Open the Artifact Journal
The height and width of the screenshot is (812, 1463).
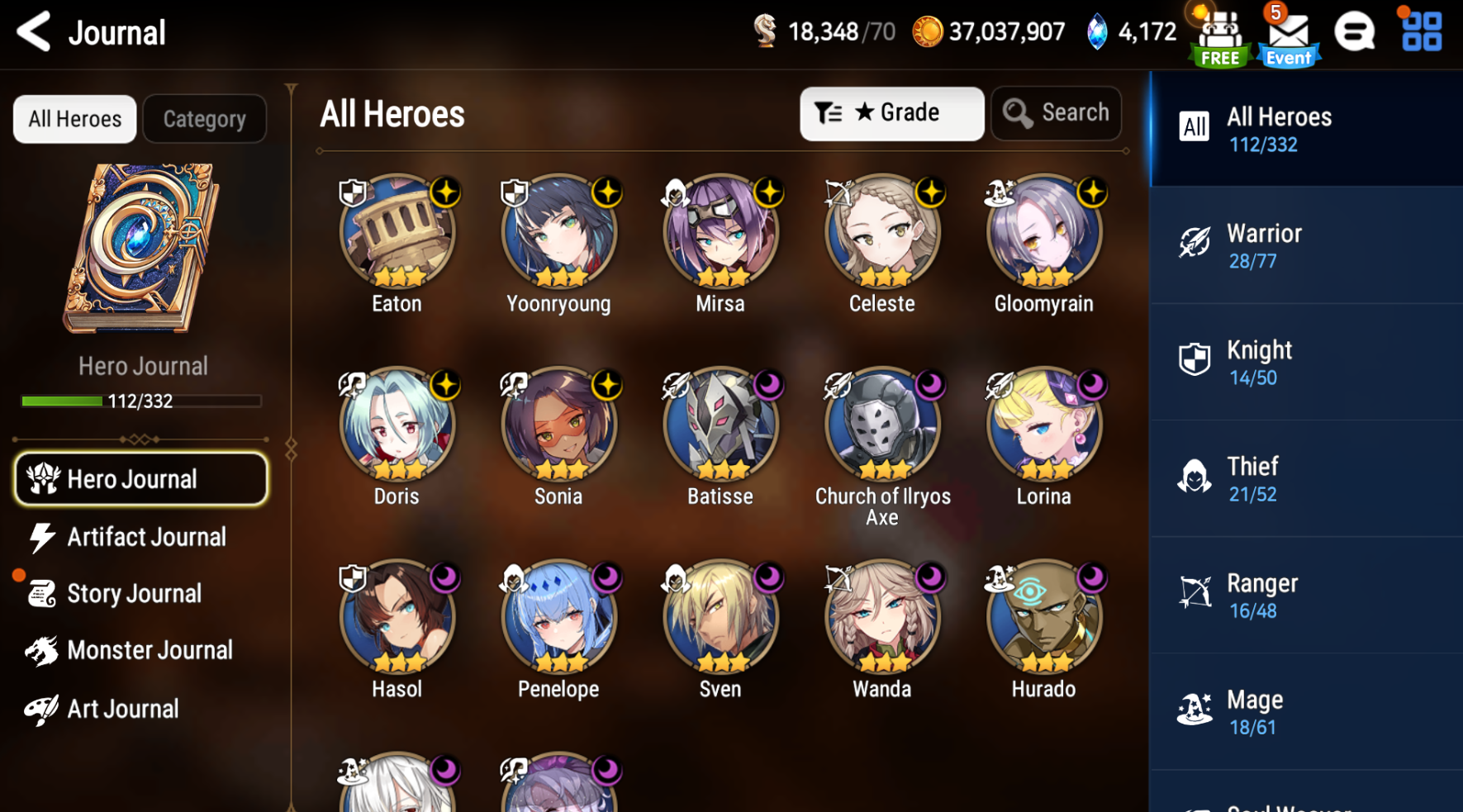point(146,537)
